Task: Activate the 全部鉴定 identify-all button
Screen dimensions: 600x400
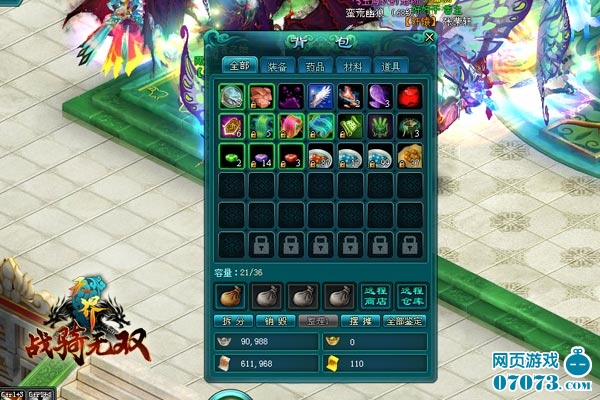Action: click(x=403, y=322)
